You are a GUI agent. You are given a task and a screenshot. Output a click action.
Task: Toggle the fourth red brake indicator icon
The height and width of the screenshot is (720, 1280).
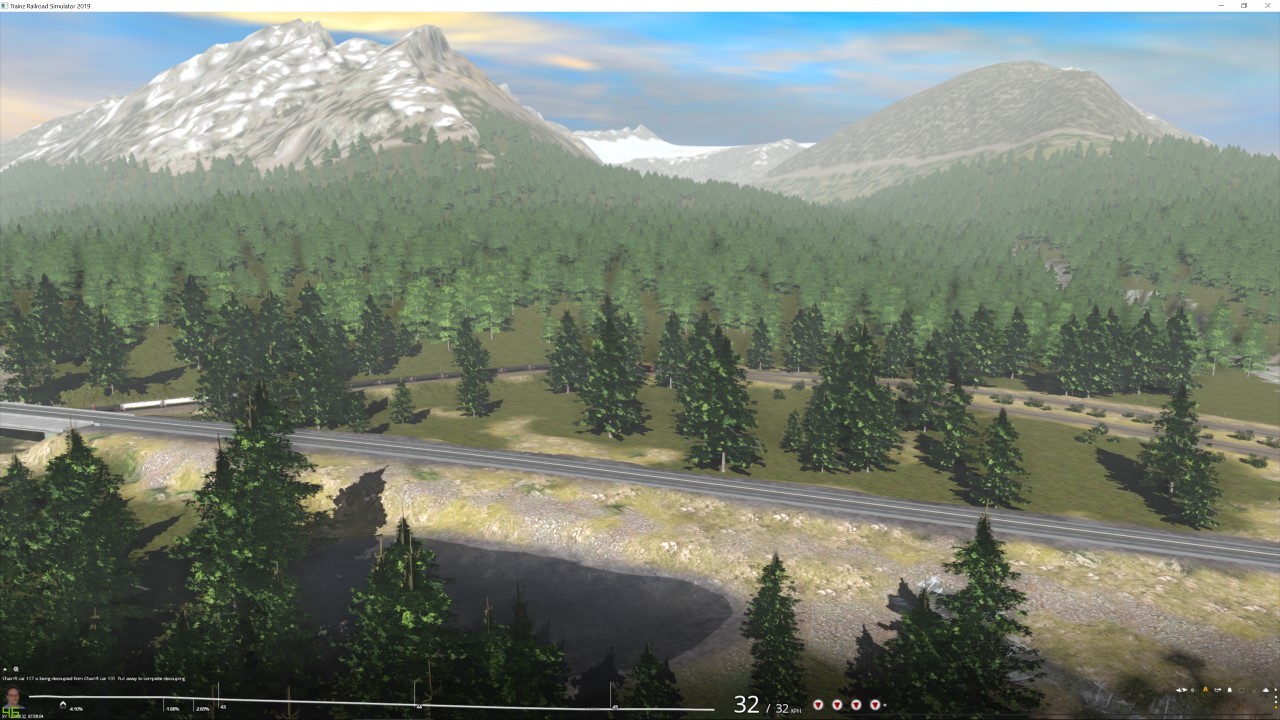click(x=876, y=704)
